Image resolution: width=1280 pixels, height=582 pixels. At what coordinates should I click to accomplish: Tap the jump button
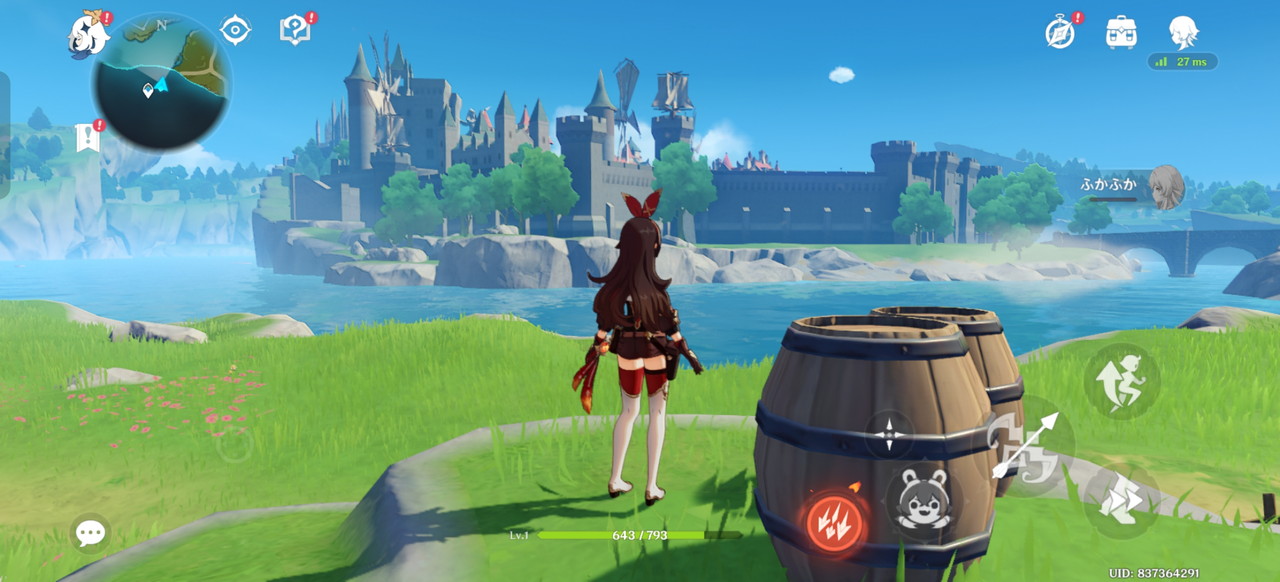[1122, 381]
